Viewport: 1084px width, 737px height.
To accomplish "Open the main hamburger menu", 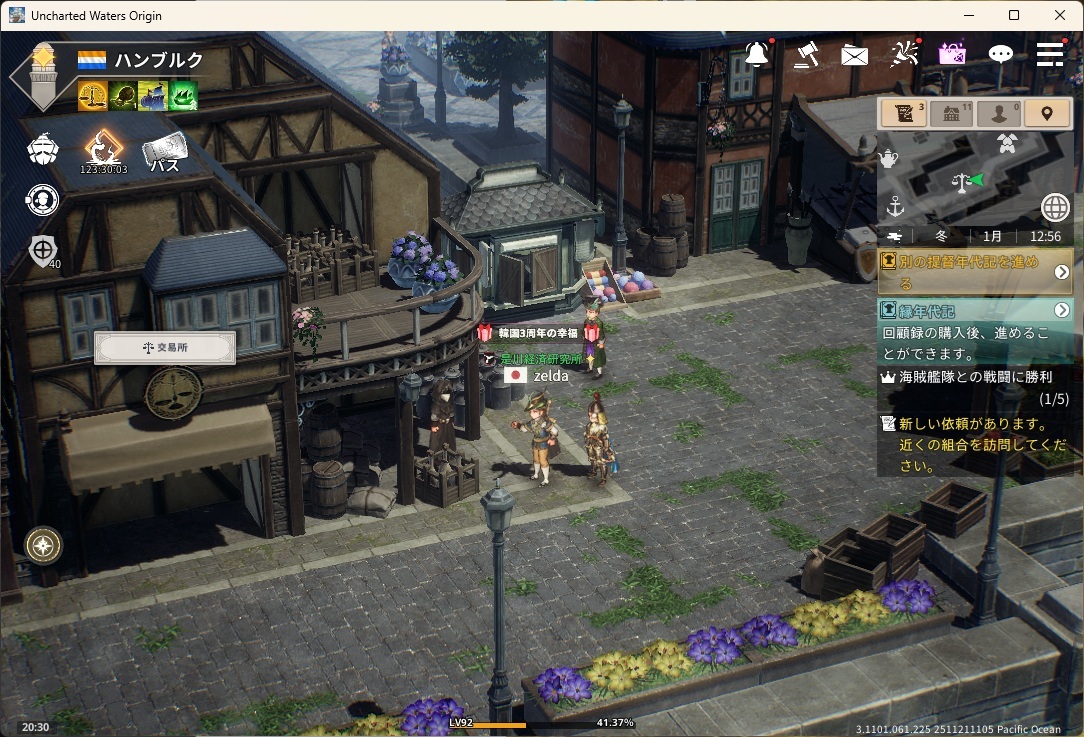I will pyautogui.click(x=1049, y=54).
